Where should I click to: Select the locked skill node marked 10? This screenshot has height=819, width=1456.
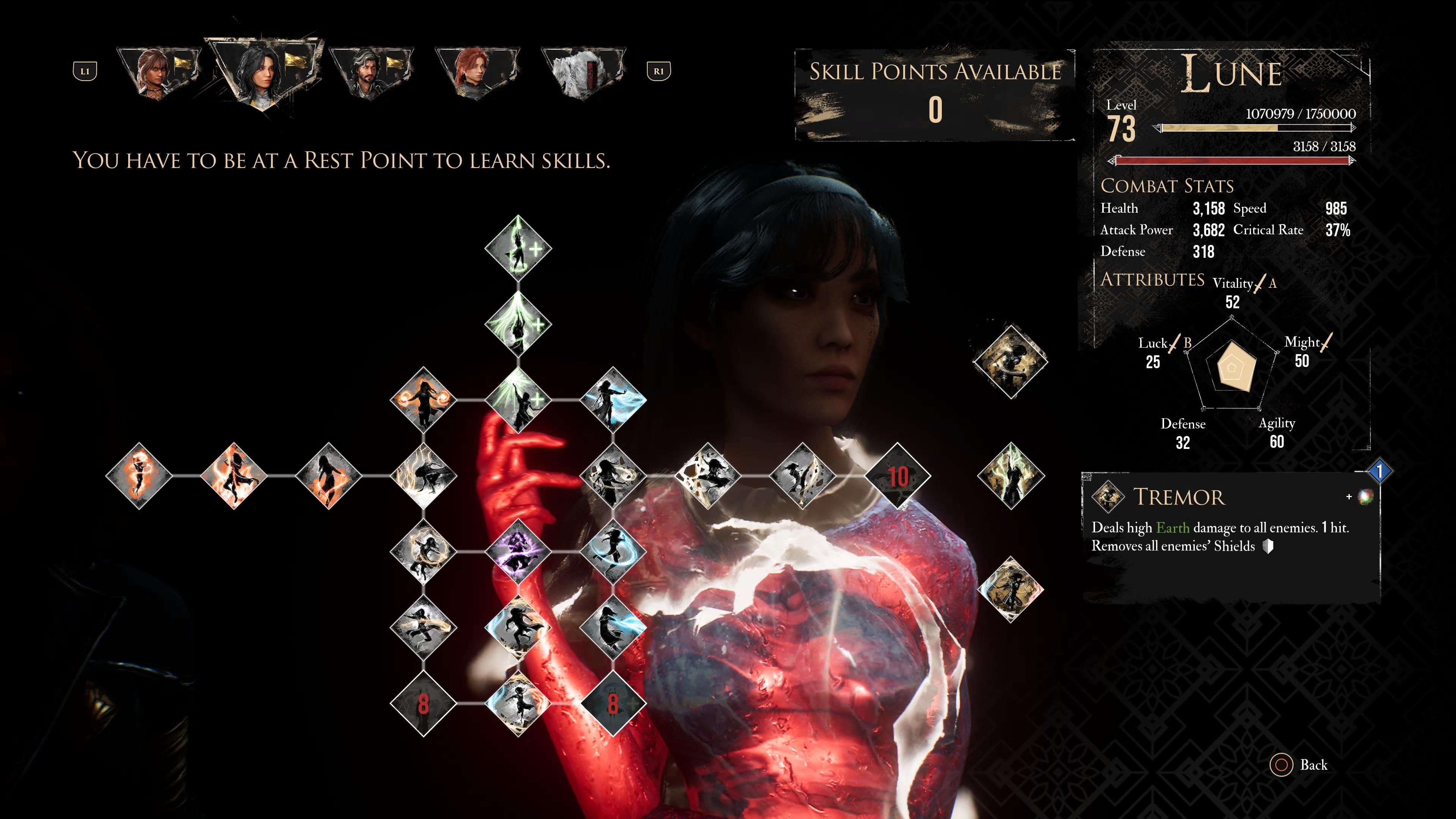click(897, 476)
